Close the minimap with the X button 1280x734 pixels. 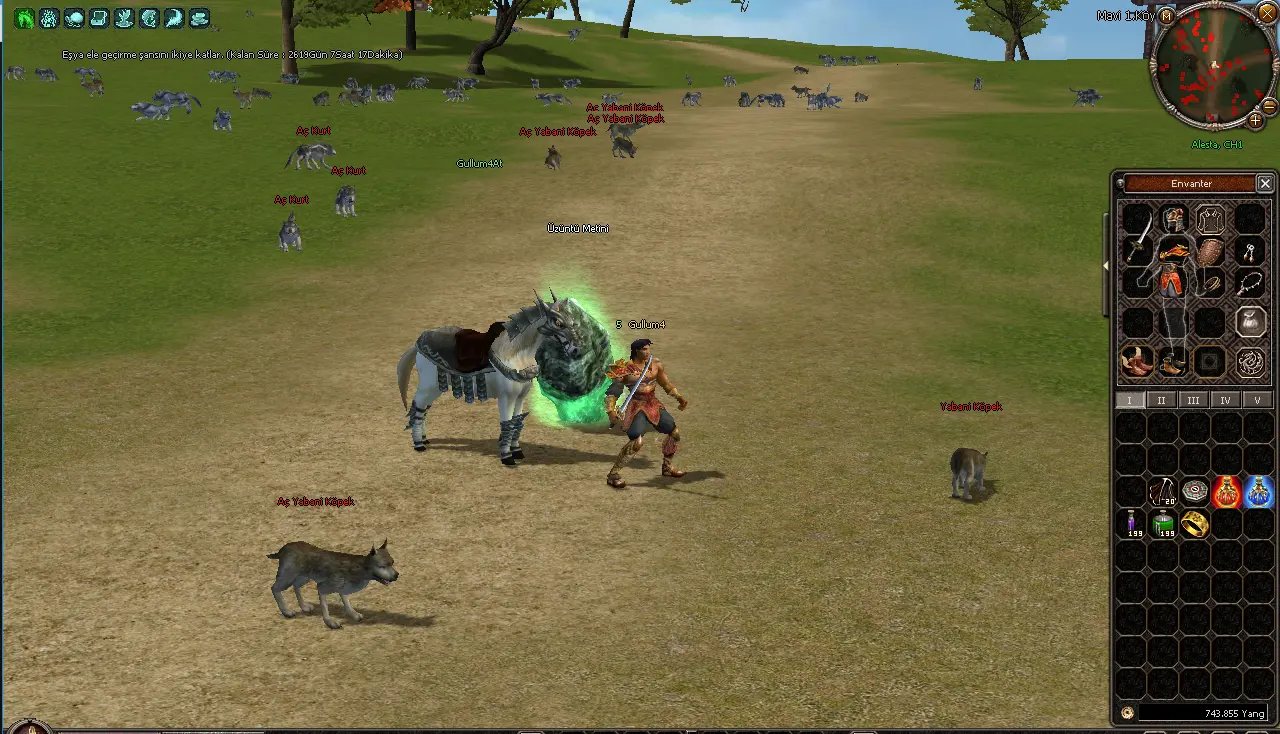(x=1267, y=13)
